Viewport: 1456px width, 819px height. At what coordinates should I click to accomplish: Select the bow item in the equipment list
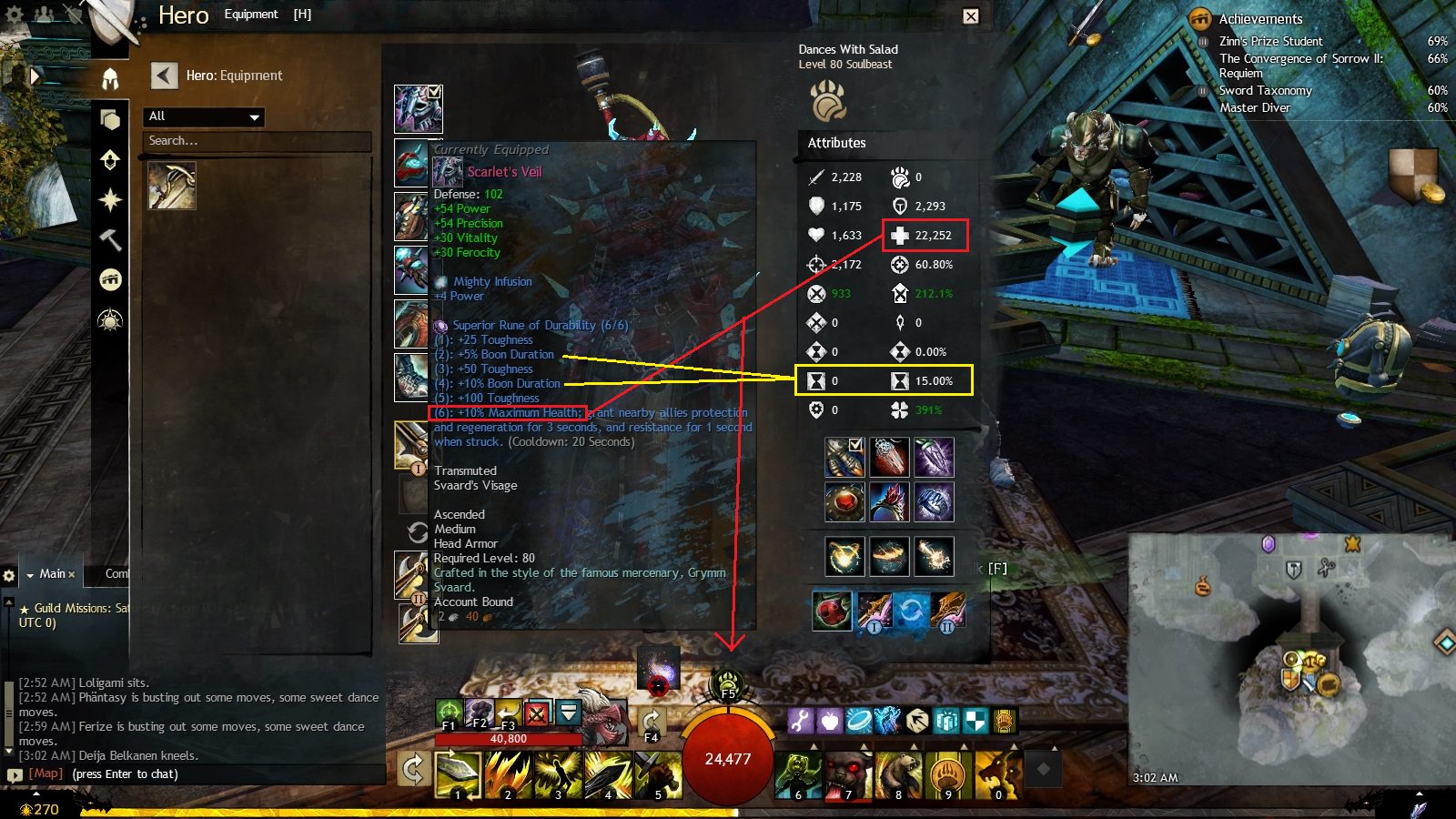172,186
